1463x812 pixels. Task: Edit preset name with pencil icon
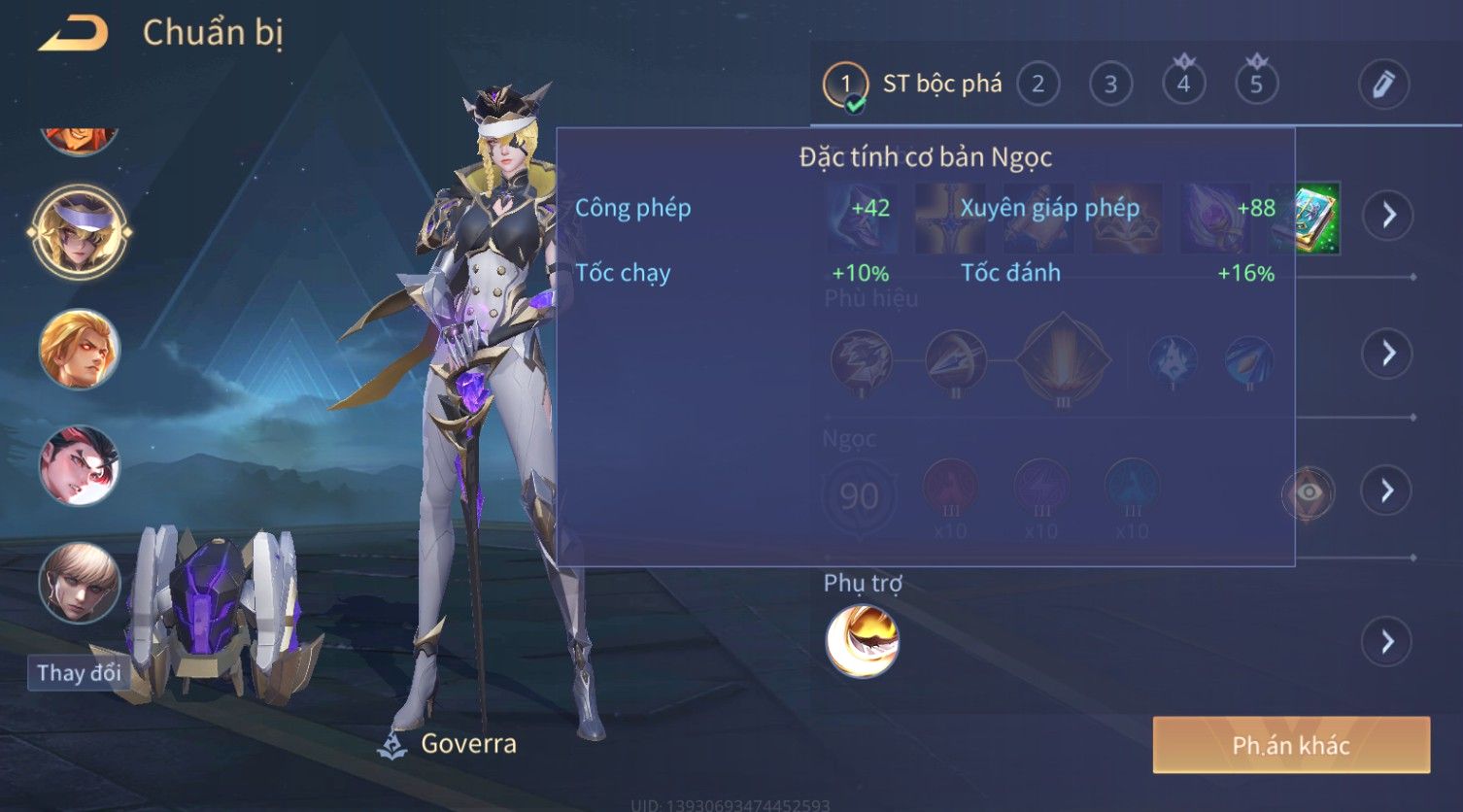click(1383, 85)
